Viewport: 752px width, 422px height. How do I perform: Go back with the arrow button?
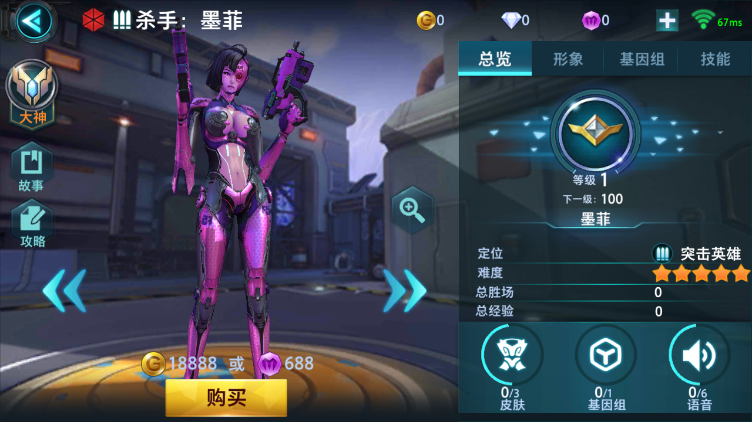(x=34, y=20)
